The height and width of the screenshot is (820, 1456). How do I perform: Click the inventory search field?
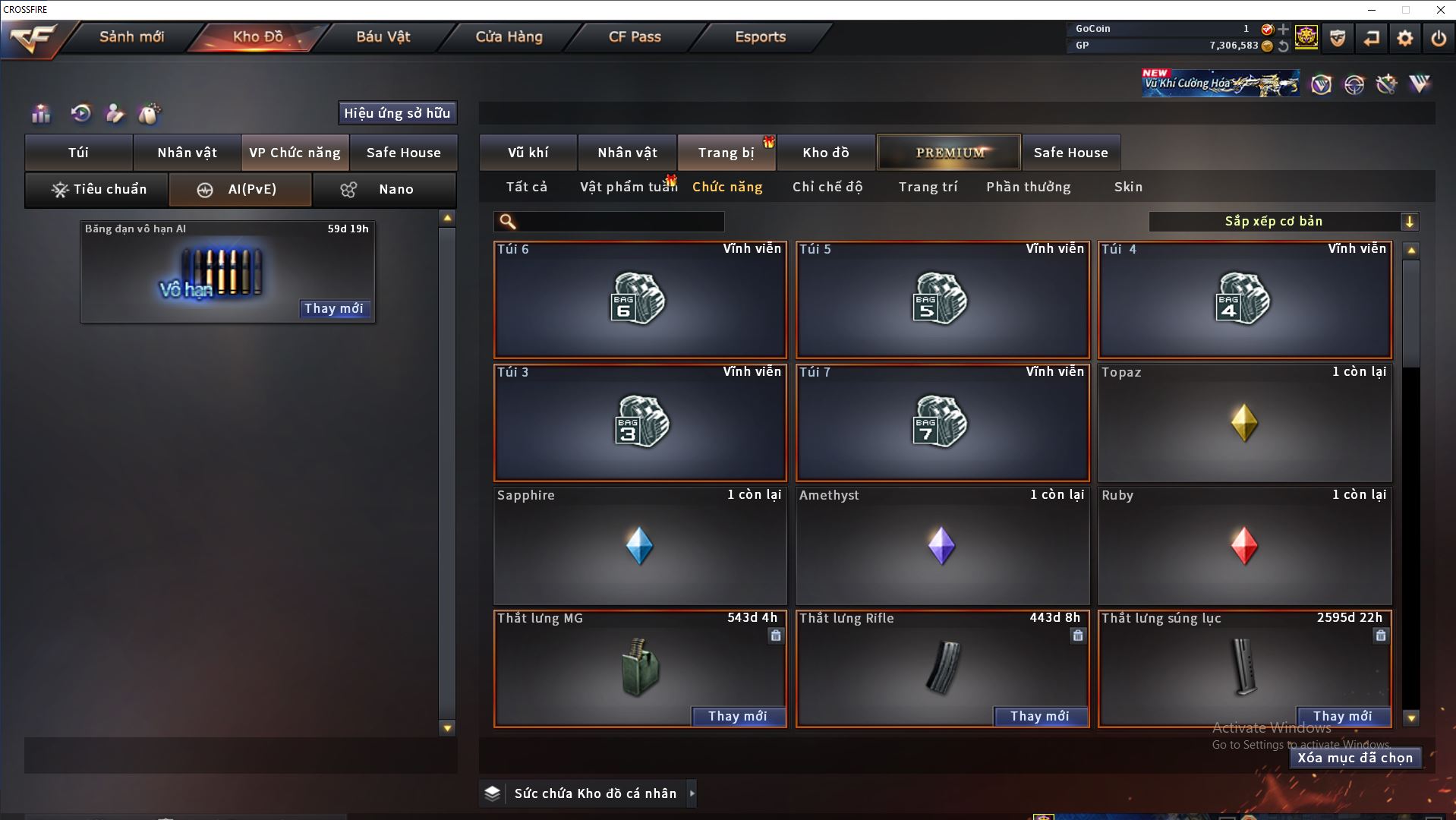(619, 222)
